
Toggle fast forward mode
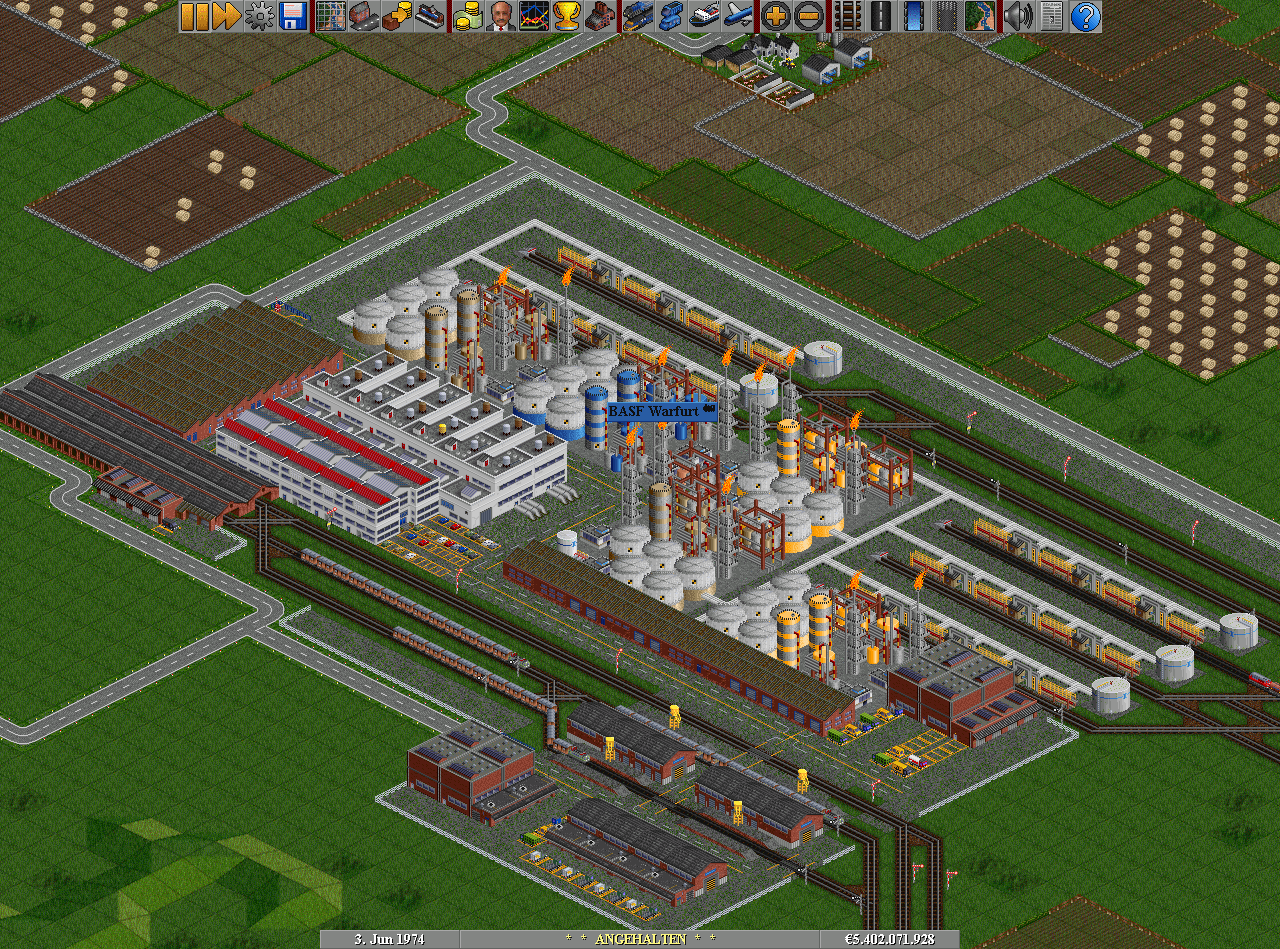tap(227, 16)
